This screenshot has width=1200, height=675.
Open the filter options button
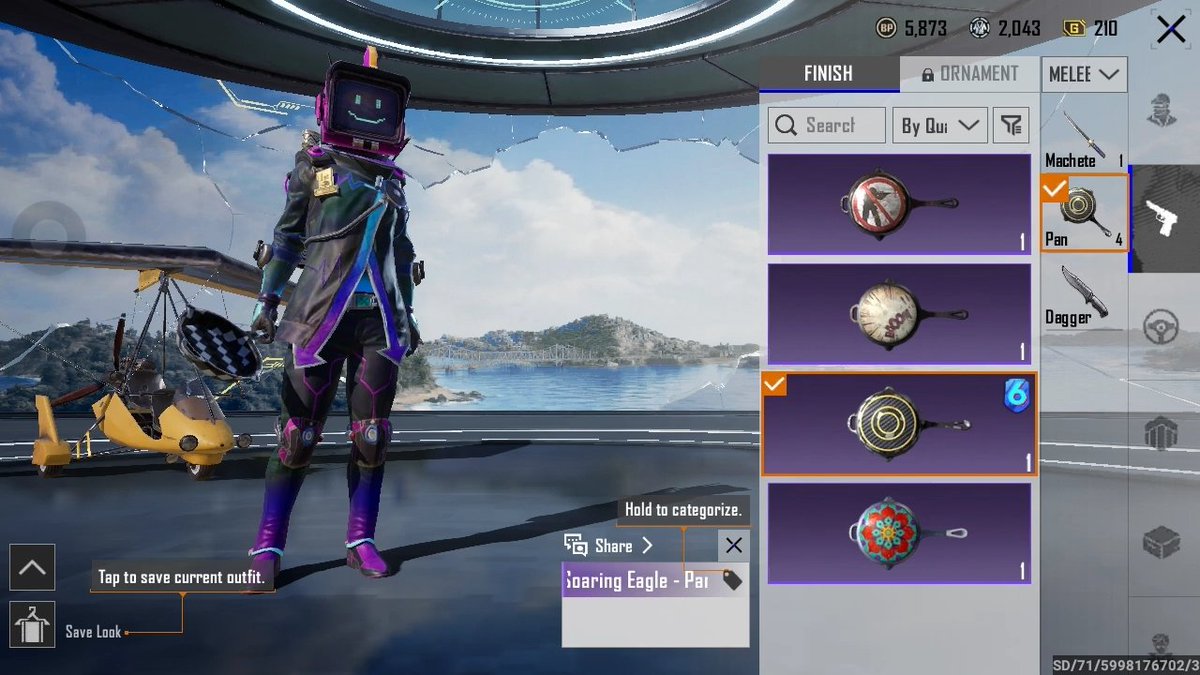click(1012, 125)
